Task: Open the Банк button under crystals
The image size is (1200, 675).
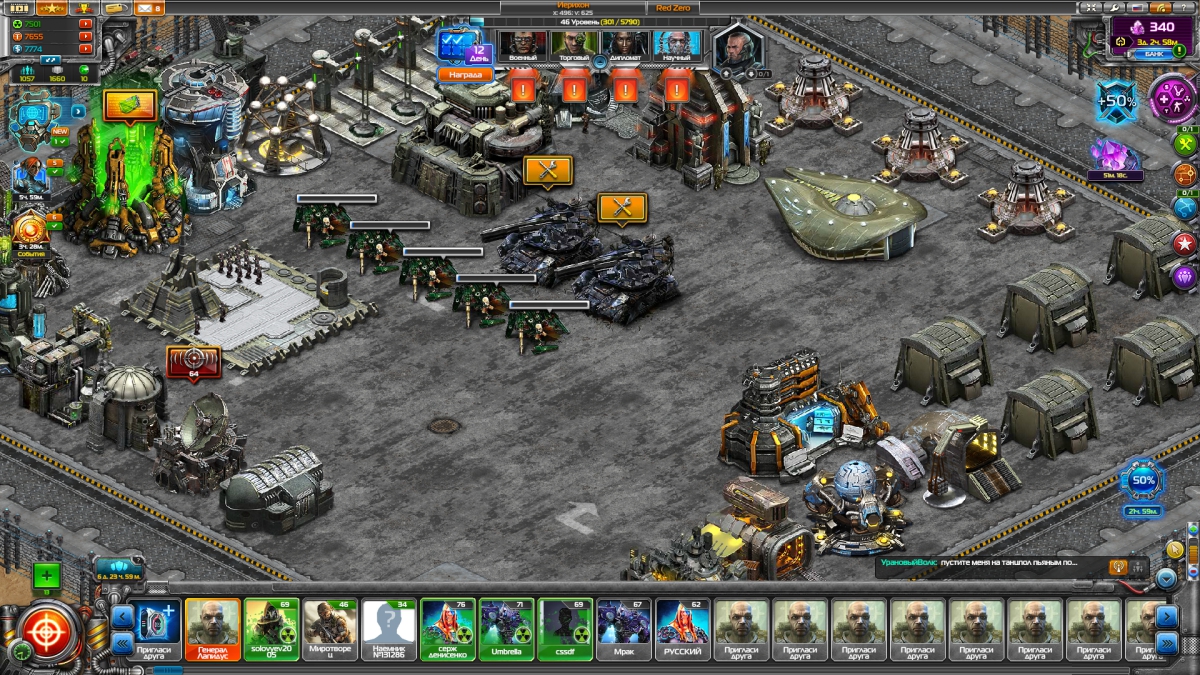Action: (x=1152, y=54)
